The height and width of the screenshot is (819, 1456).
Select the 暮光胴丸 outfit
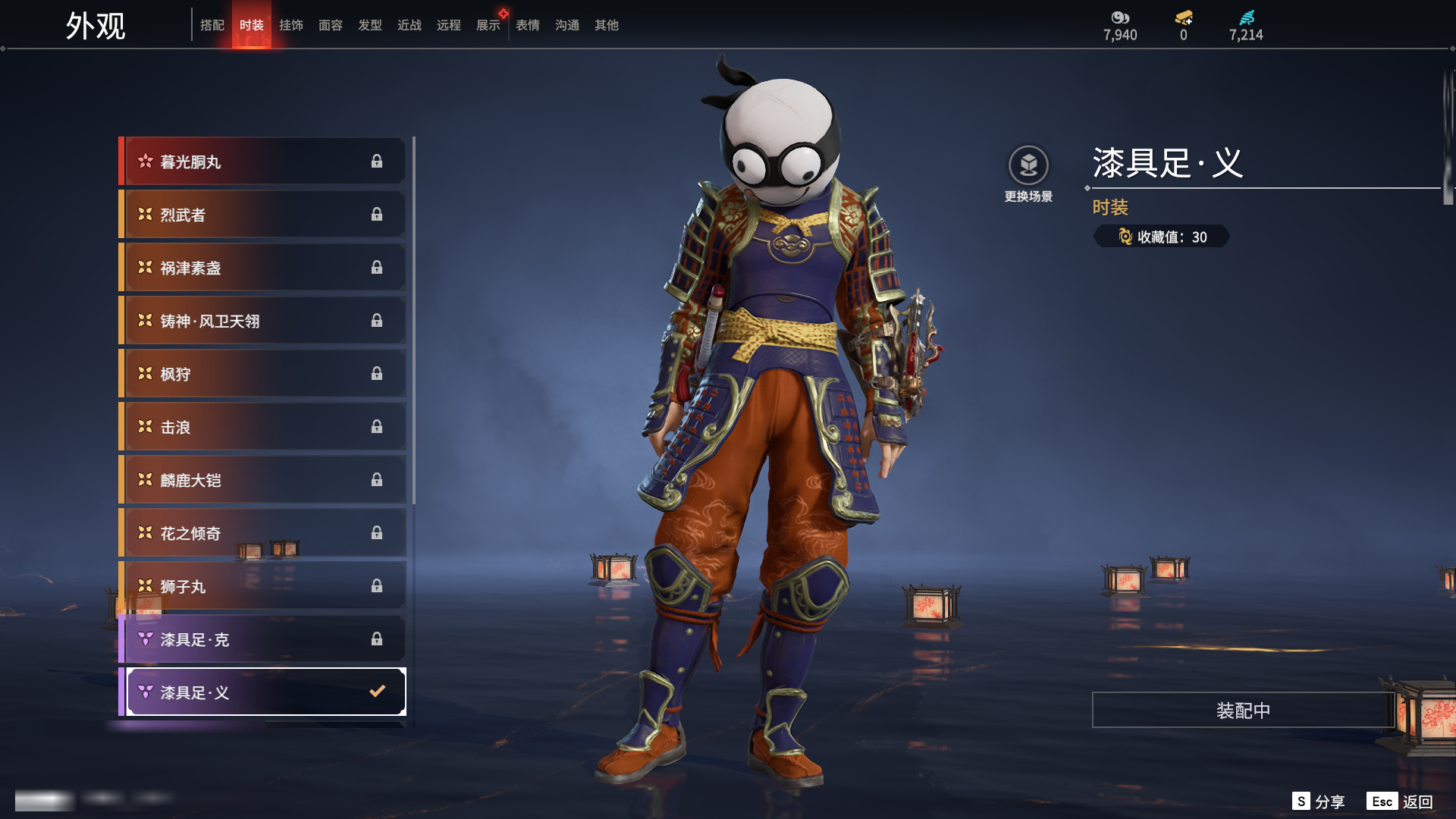tap(263, 162)
